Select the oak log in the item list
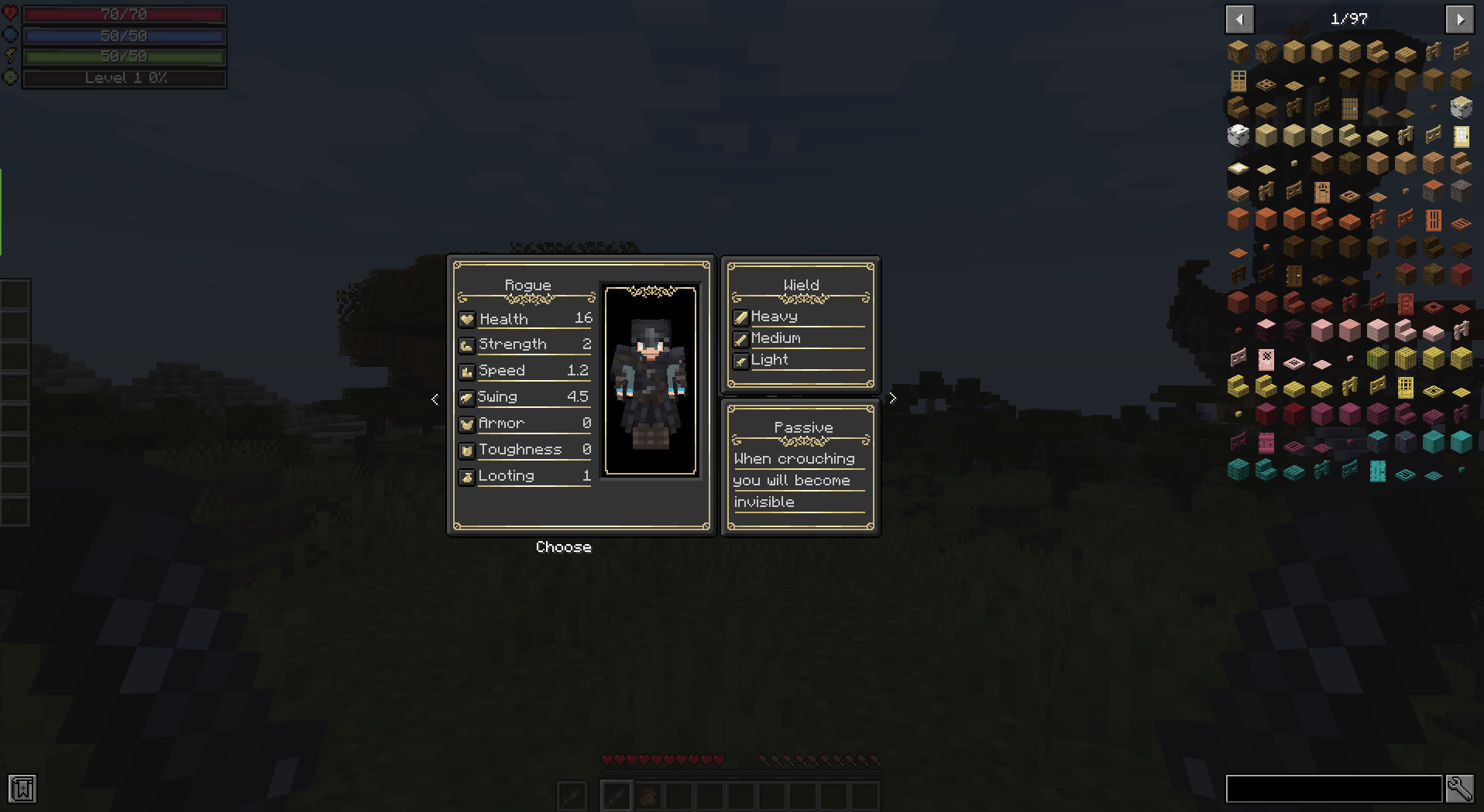The height and width of the screenshot is (812, 1484). [1237, 51]
